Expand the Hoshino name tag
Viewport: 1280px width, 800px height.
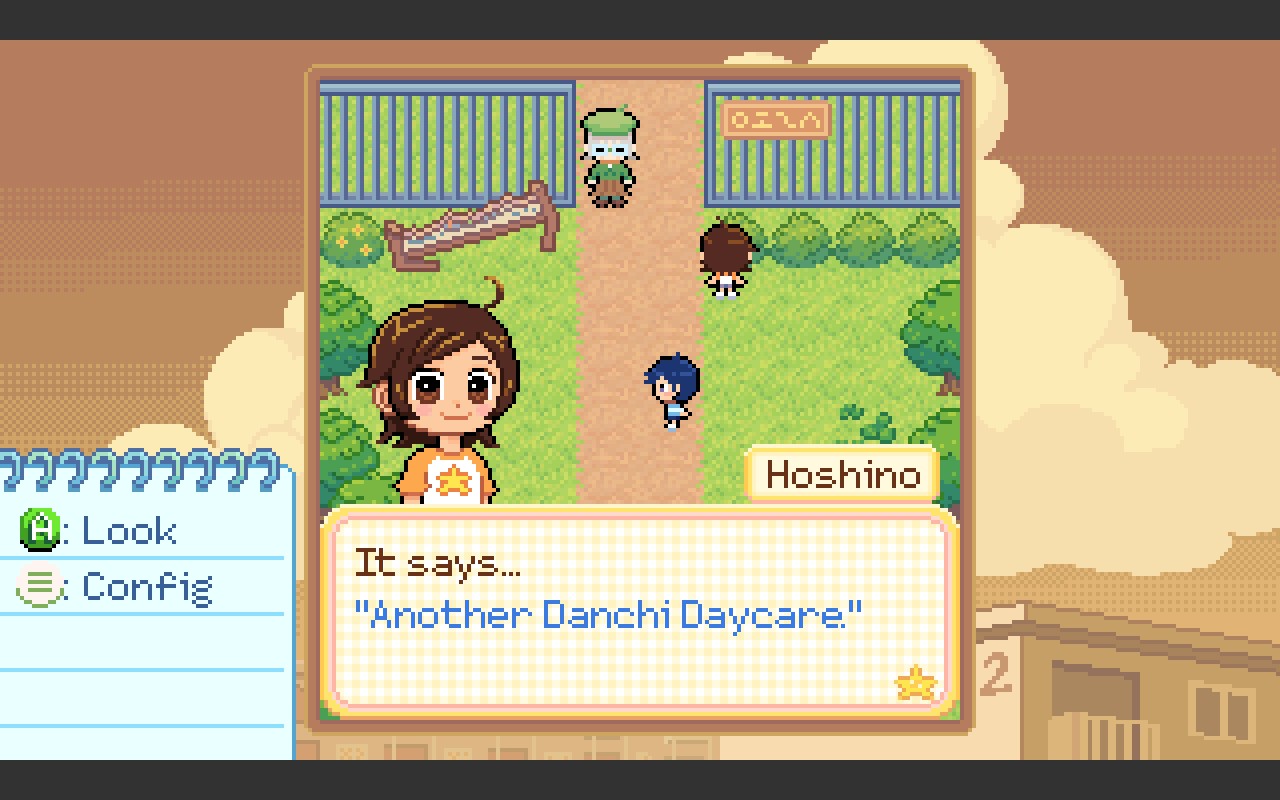click(x=843, y=476)
